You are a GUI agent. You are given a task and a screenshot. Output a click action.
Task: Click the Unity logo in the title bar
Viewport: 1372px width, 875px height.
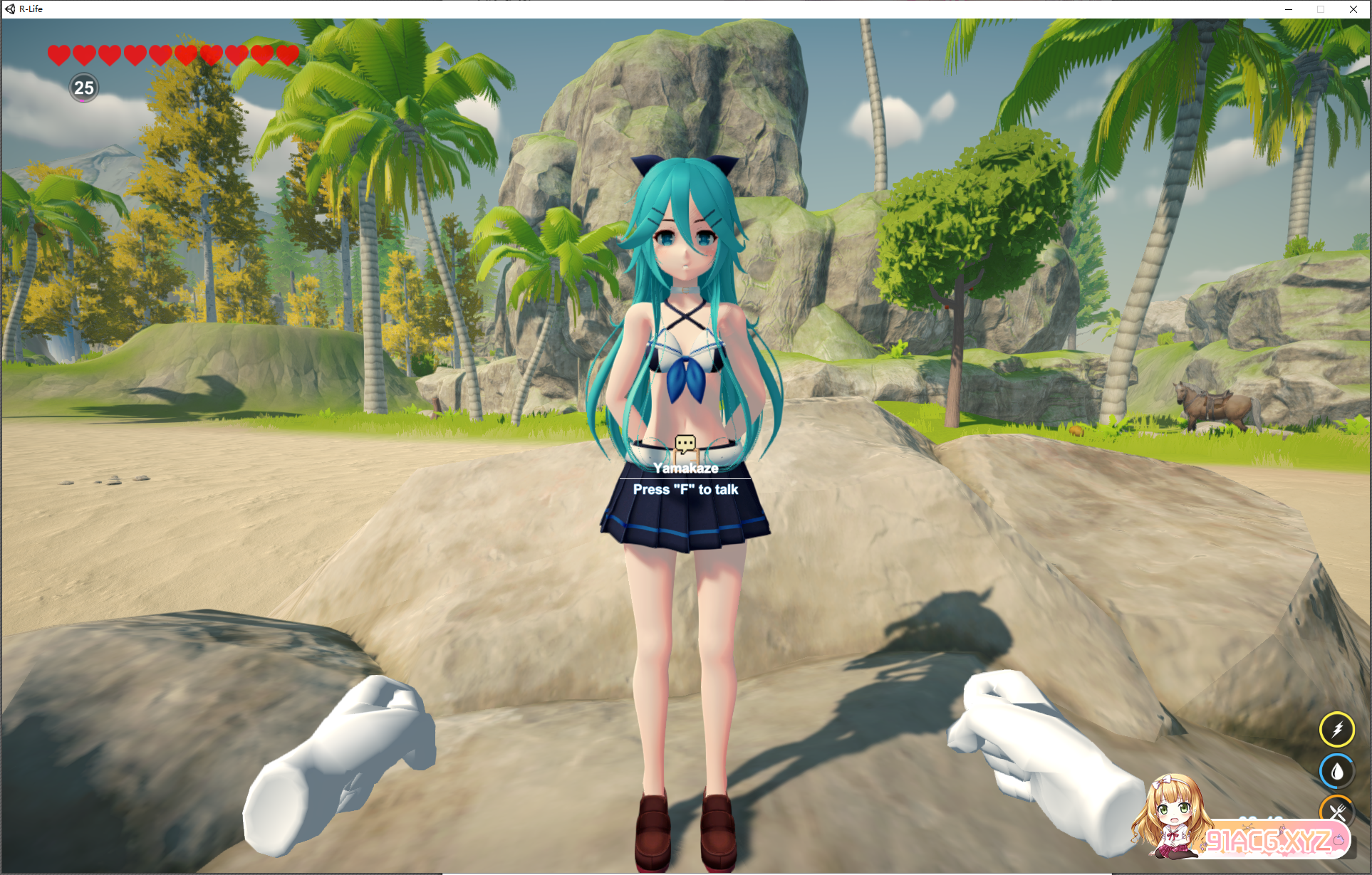coord(9,9)
